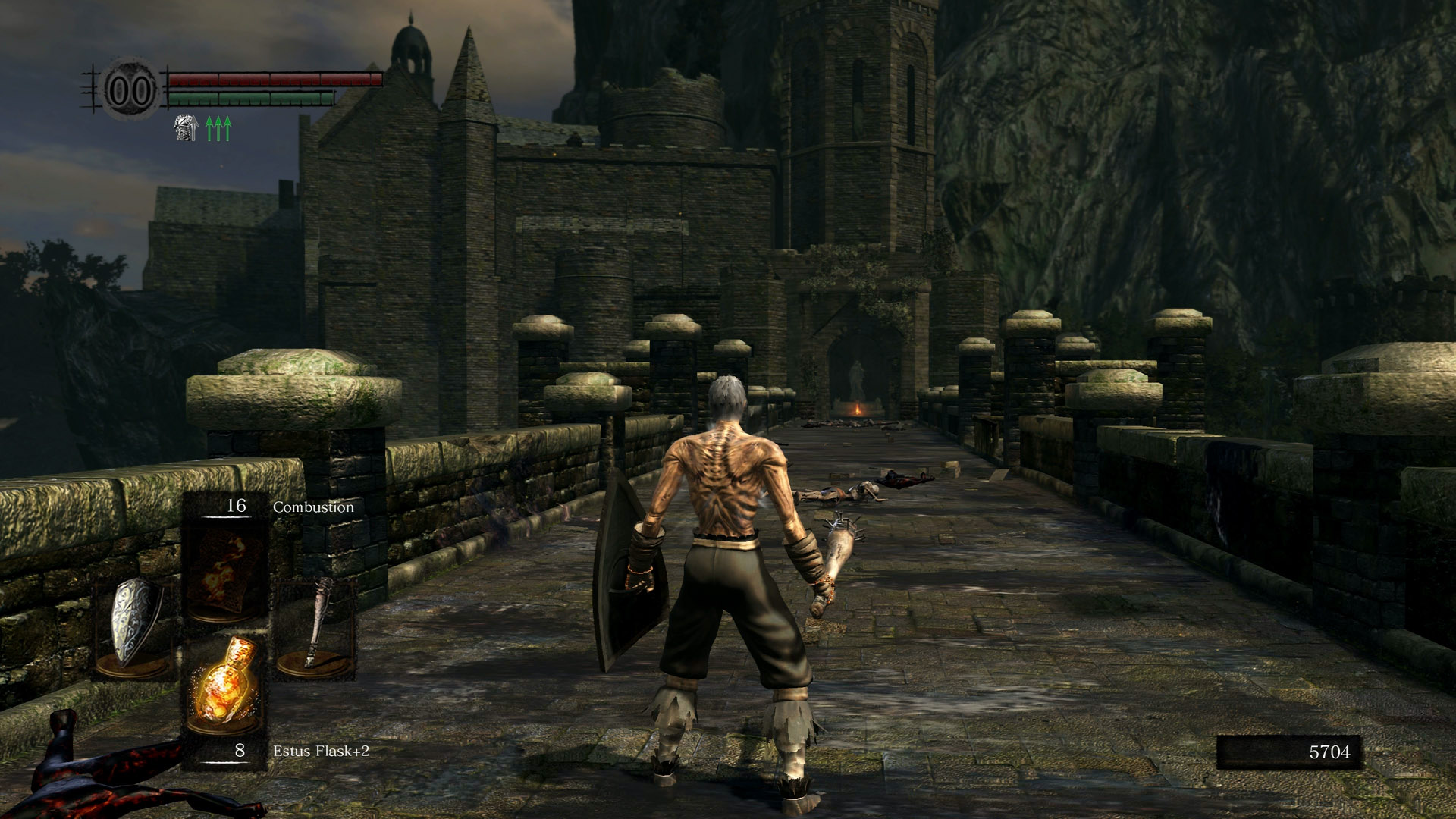Click the green arrows buff icon
1456x819 pixels.
(218, 128)
